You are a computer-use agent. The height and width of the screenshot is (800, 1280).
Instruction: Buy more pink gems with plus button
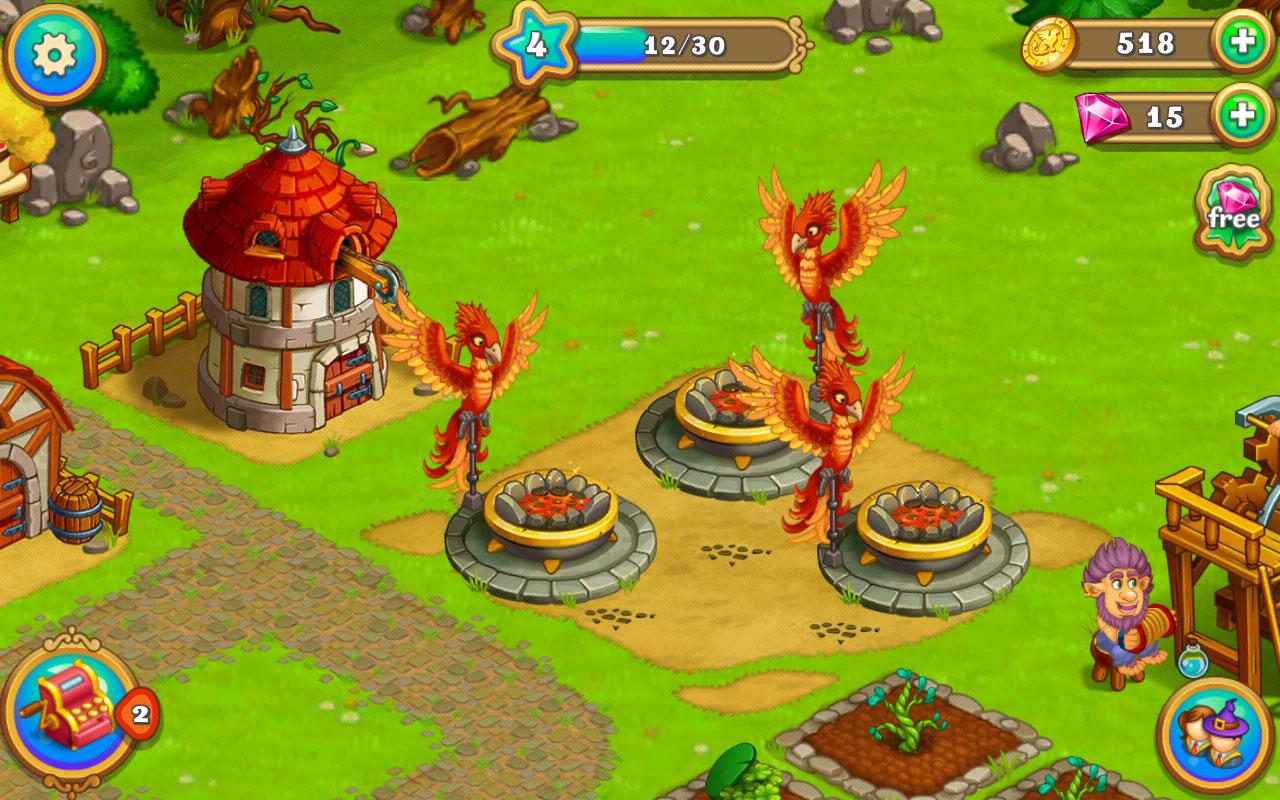pyautogui.click(x=1241, y=115)
